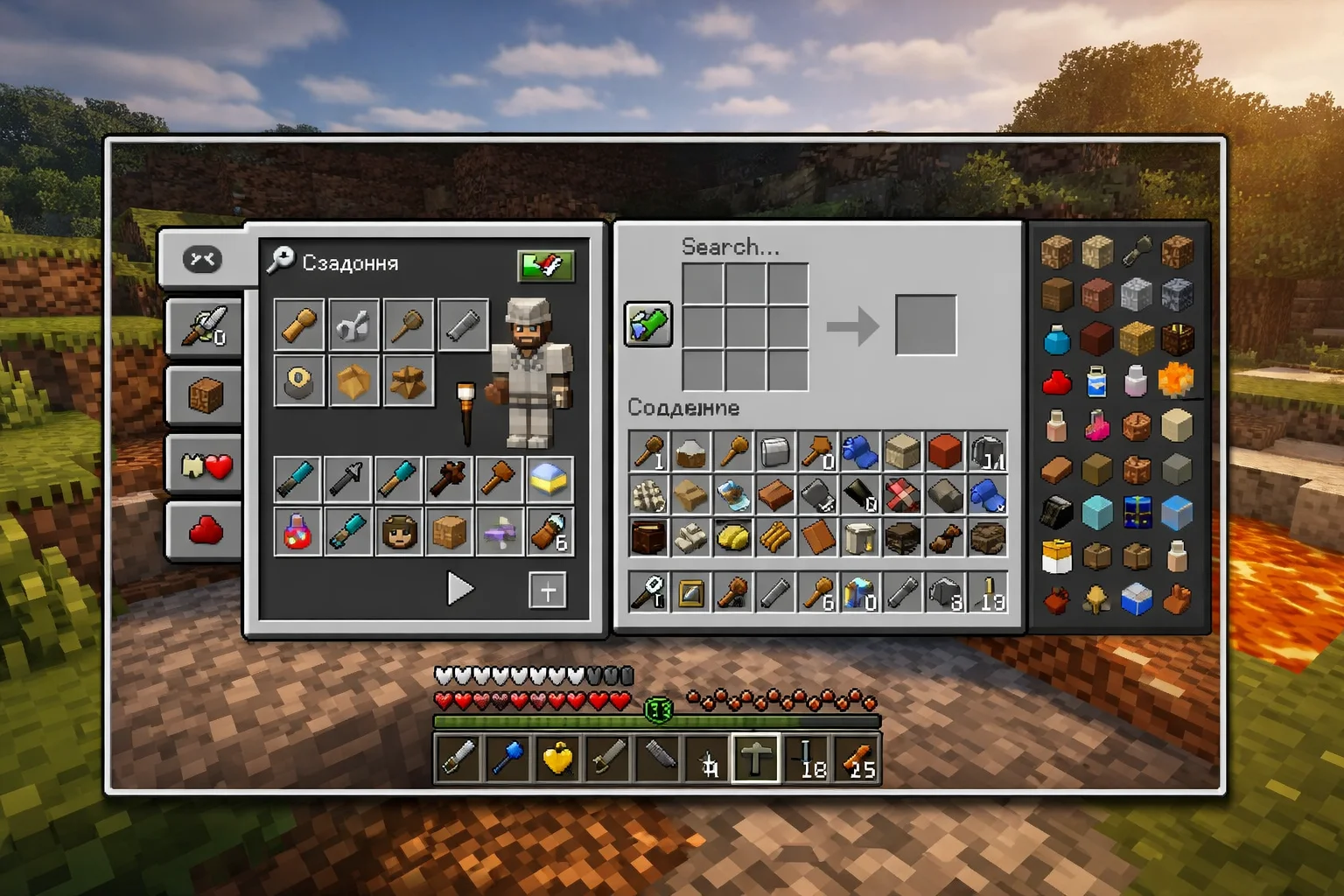The image size is (1344, 896).
Task: Select the brown block category tab
Action: (205, 396)
